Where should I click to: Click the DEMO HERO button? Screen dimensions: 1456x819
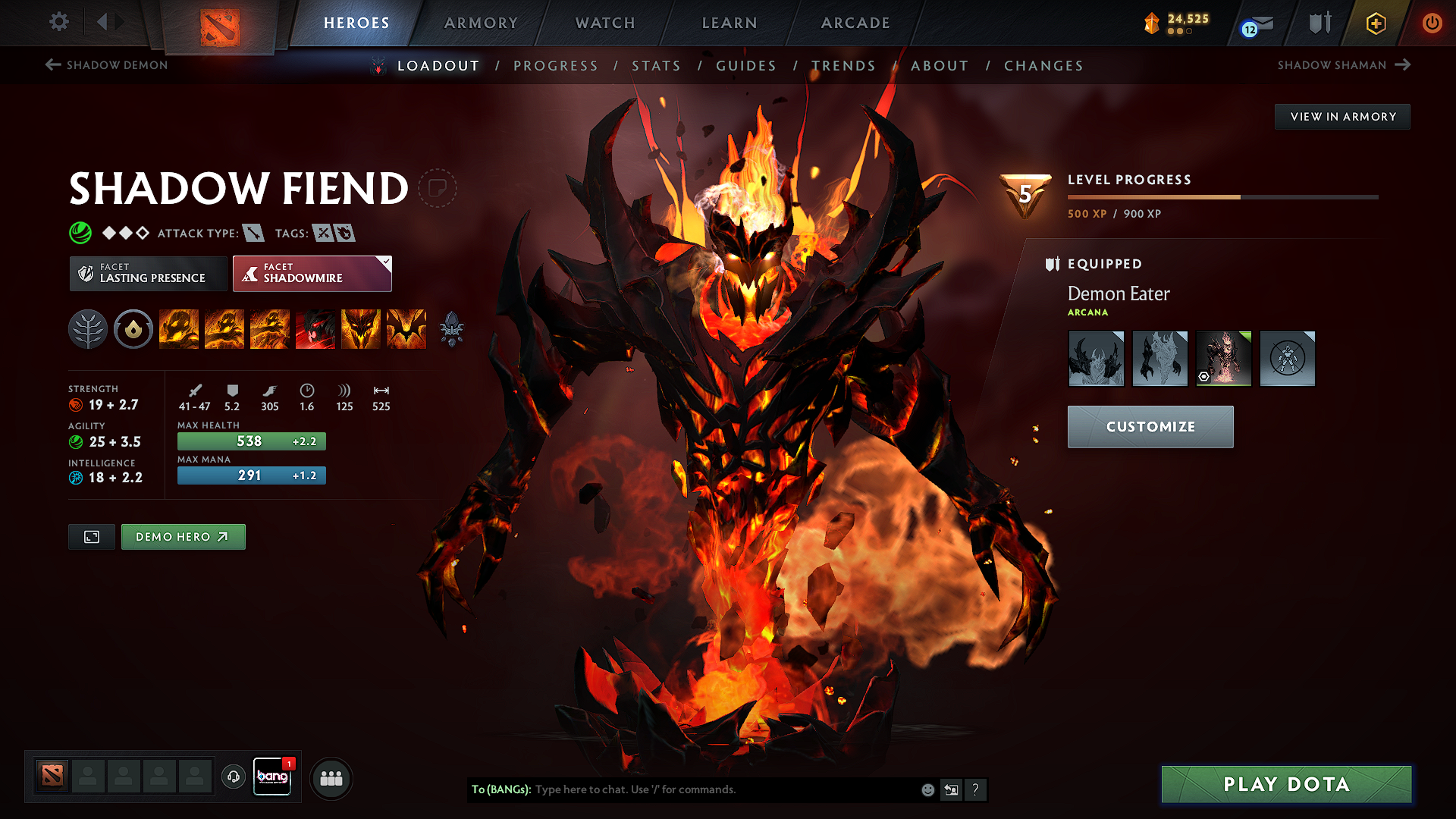[x=183, y=536]
